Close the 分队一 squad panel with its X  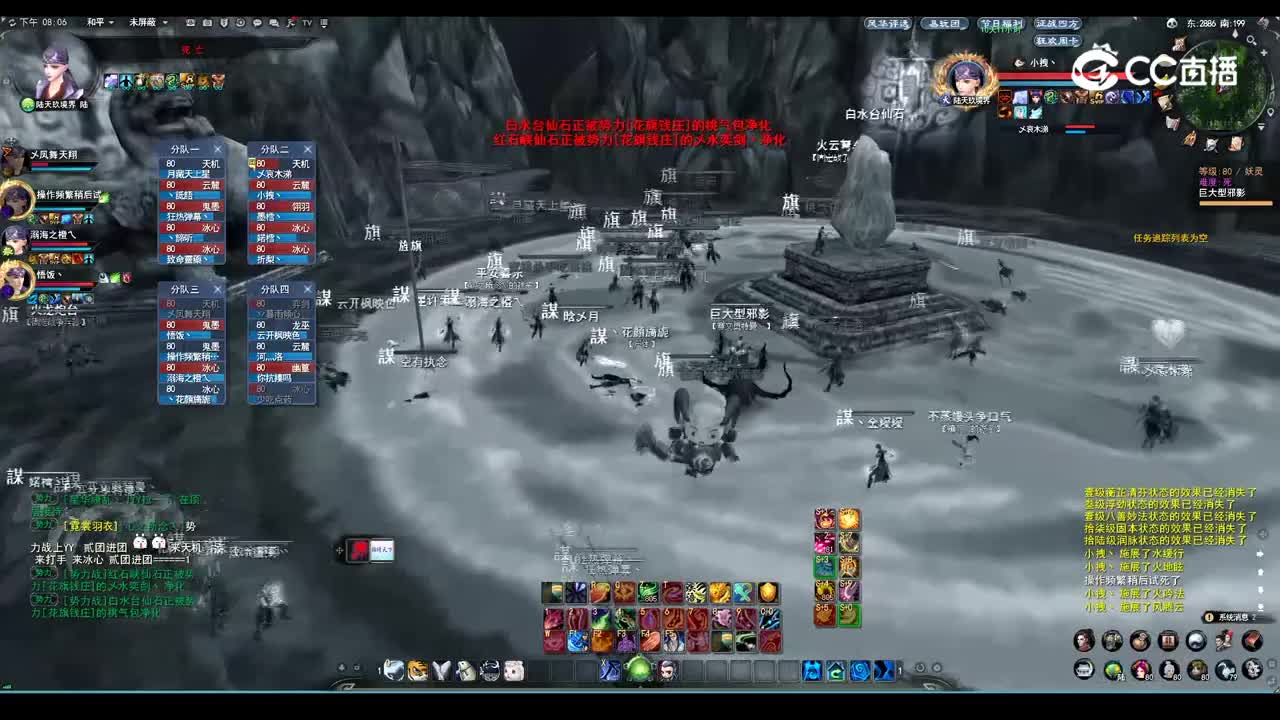click(x=217, y=148)
